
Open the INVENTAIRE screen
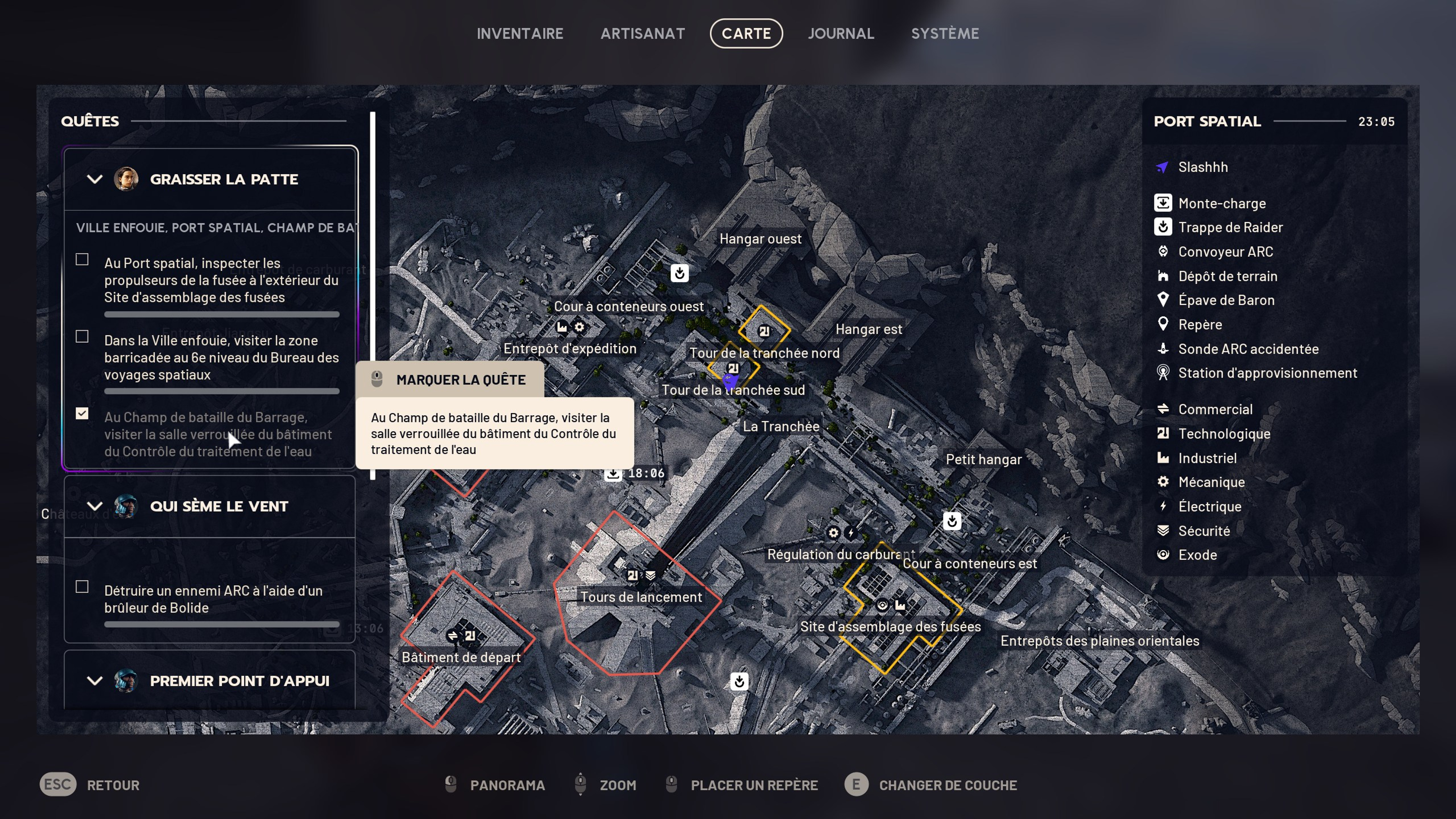(x=520, y=33)
